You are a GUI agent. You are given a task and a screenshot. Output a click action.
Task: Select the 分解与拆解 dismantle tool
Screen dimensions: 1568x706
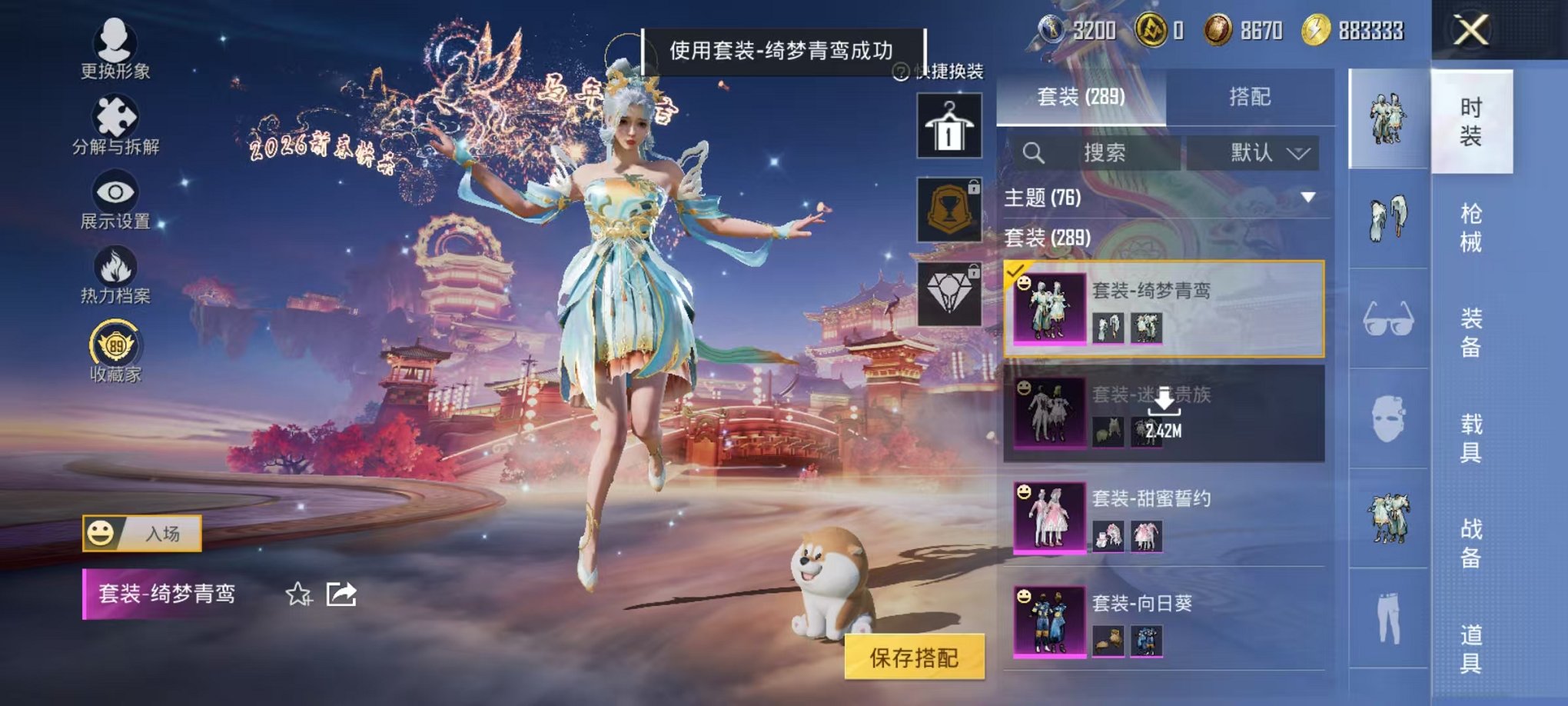pos(114,115)
